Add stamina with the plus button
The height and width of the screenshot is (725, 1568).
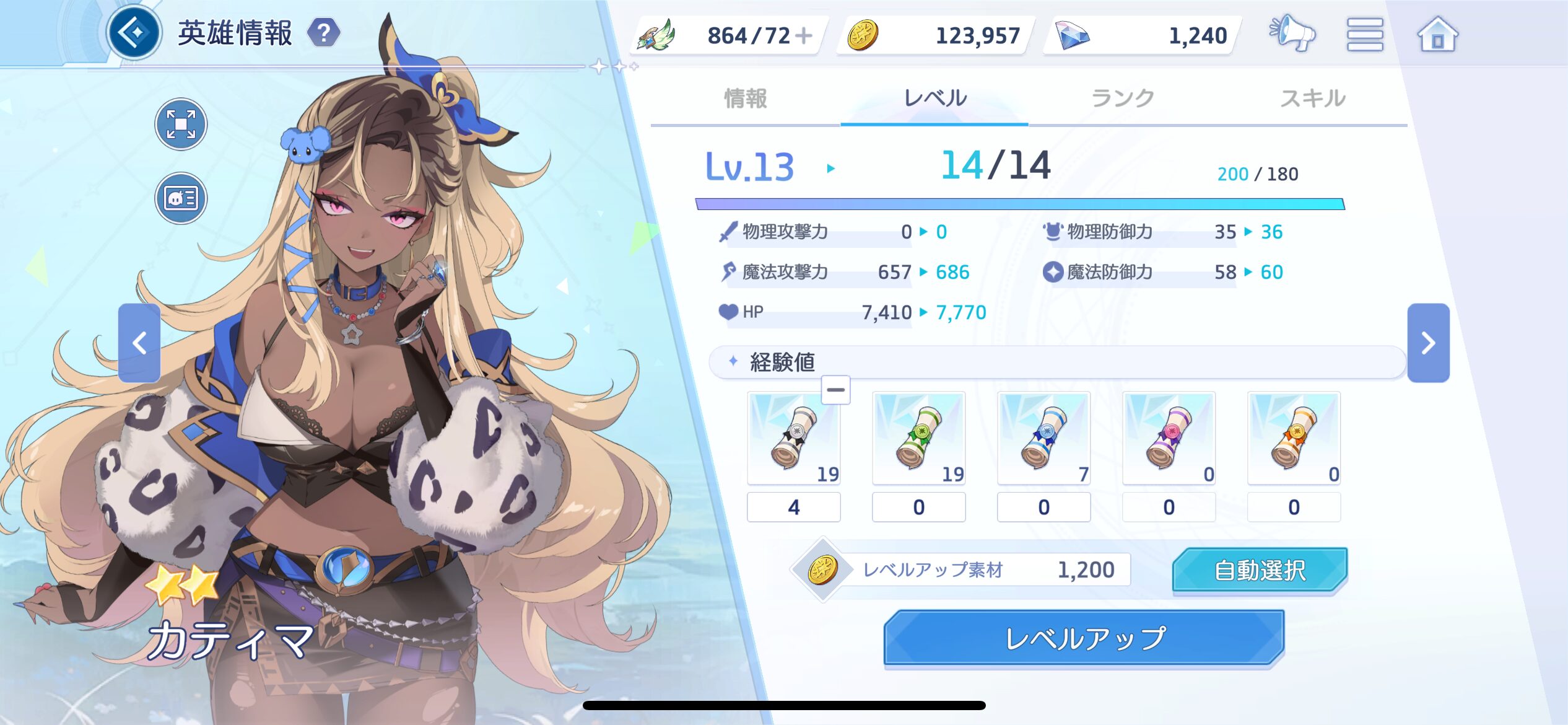(804, 35)
